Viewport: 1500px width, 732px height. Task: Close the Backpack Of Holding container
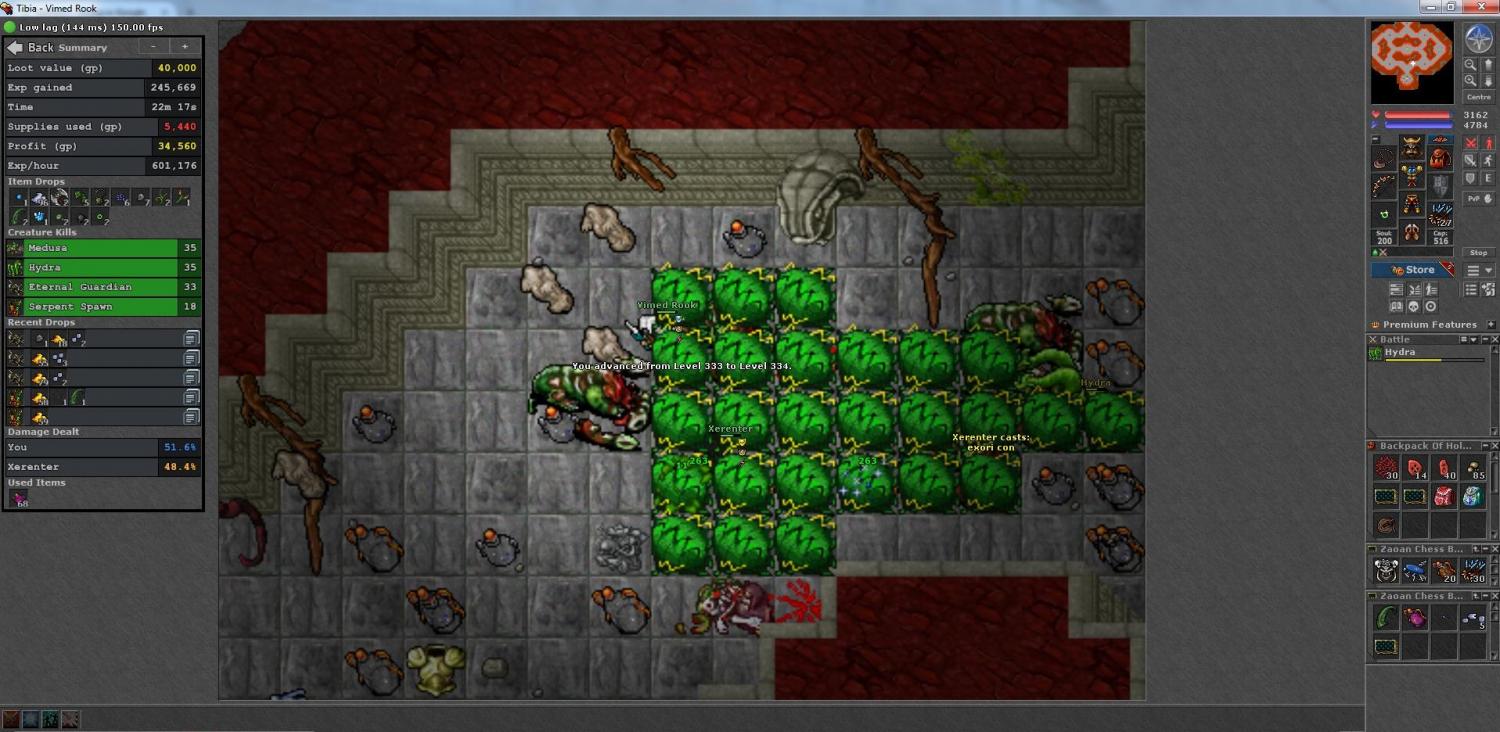1495,446
